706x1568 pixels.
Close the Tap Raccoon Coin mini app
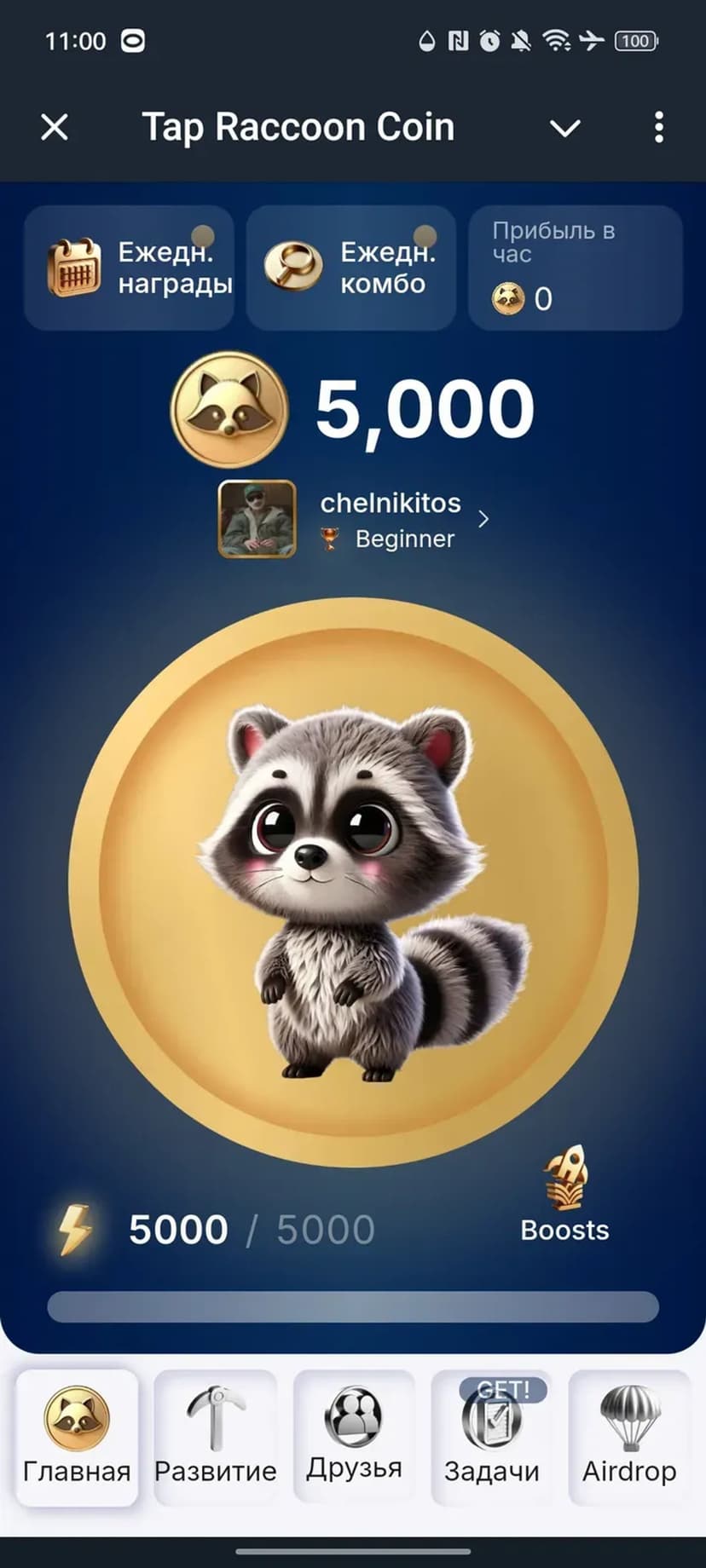[x=55, y=128]
